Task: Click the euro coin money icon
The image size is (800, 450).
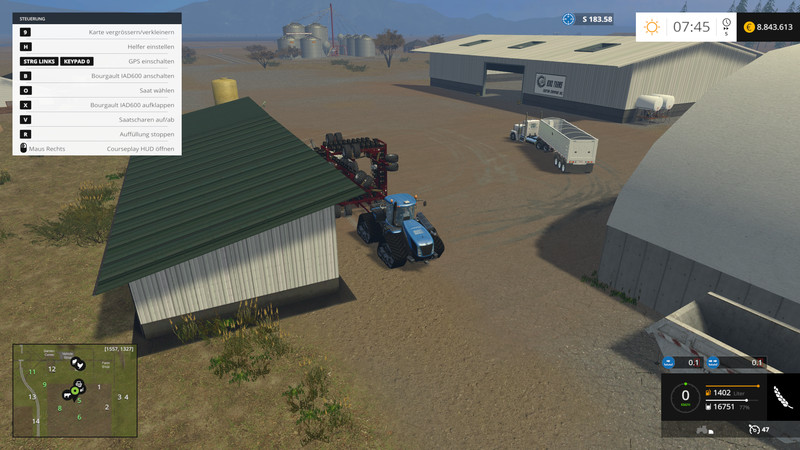Action: coord(748,27)
